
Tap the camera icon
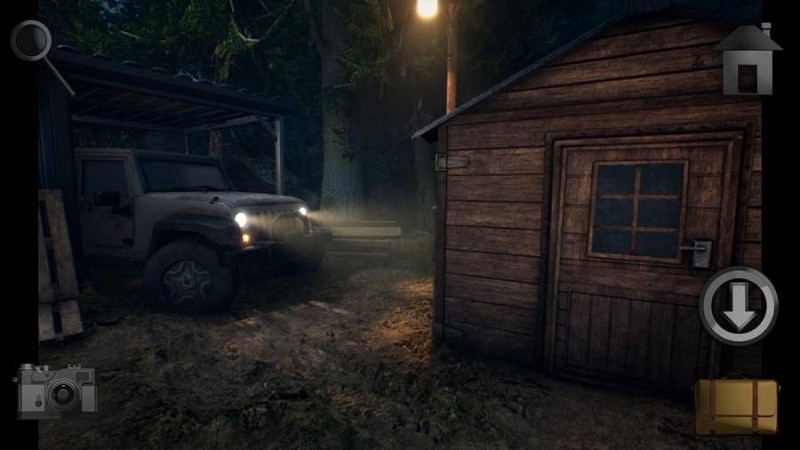click(x=57, y=390)
